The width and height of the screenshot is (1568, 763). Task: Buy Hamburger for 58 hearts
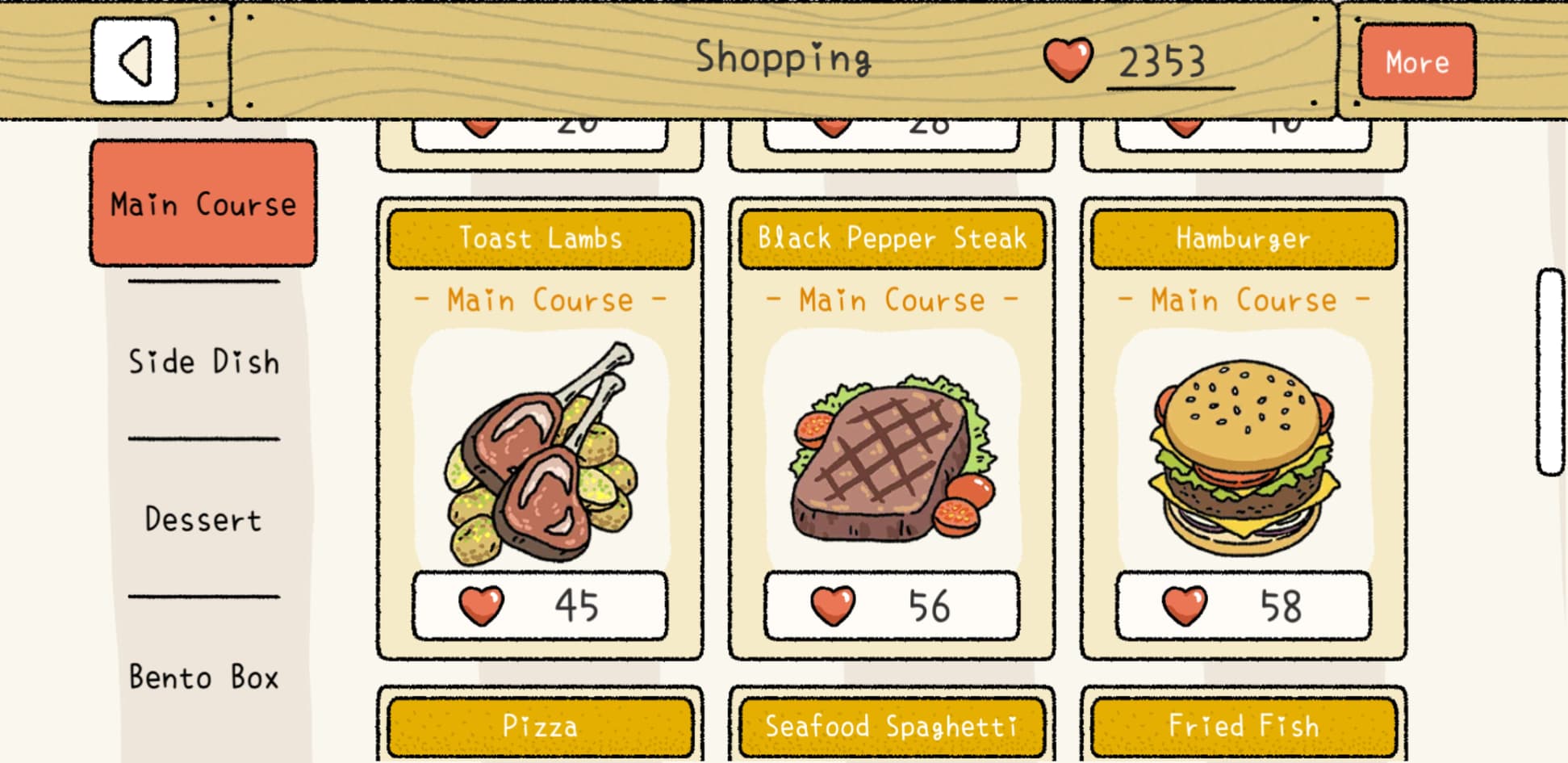(1243, 606)
